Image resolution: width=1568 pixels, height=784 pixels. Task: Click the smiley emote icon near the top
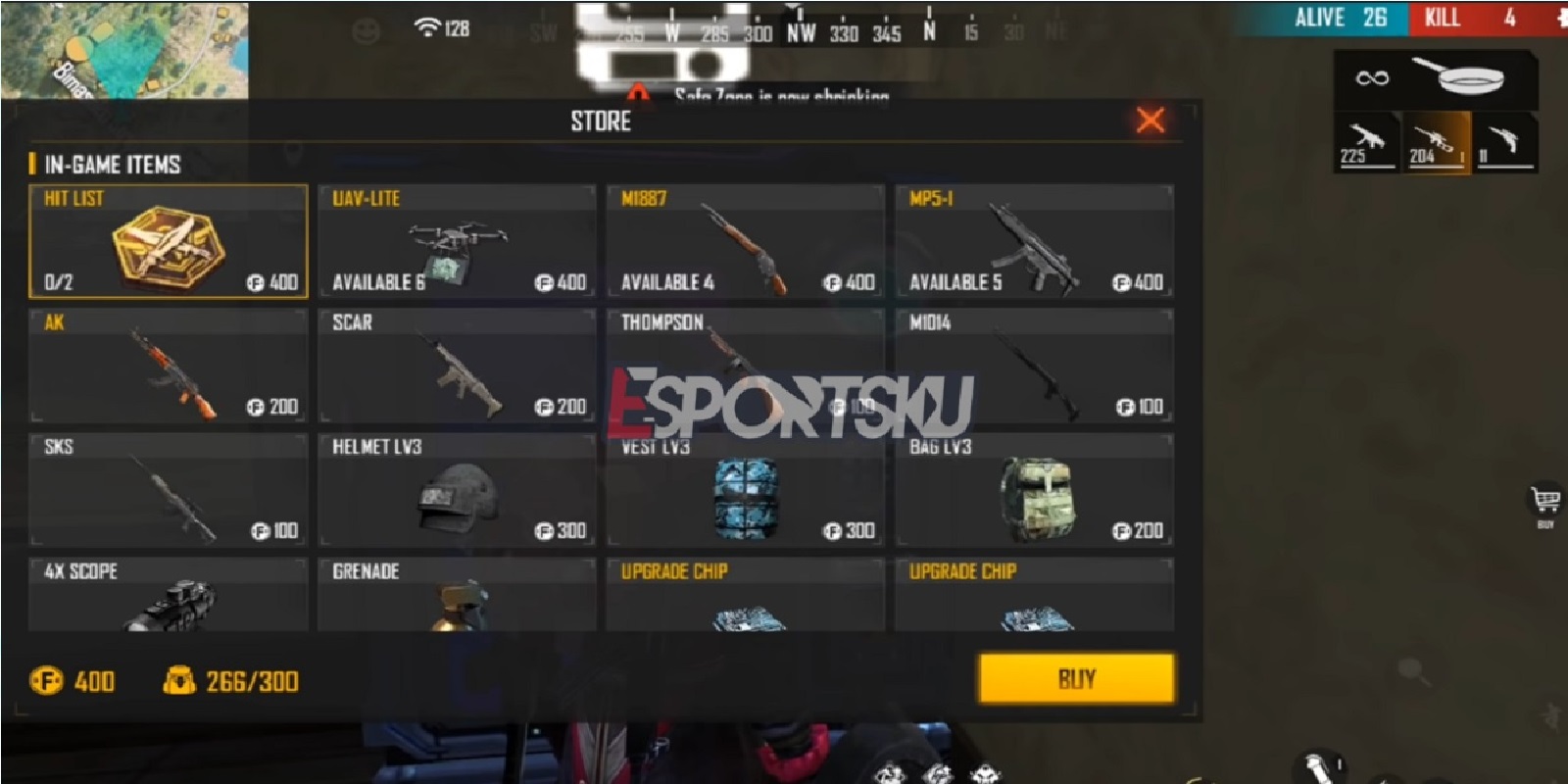click(367, 27)
